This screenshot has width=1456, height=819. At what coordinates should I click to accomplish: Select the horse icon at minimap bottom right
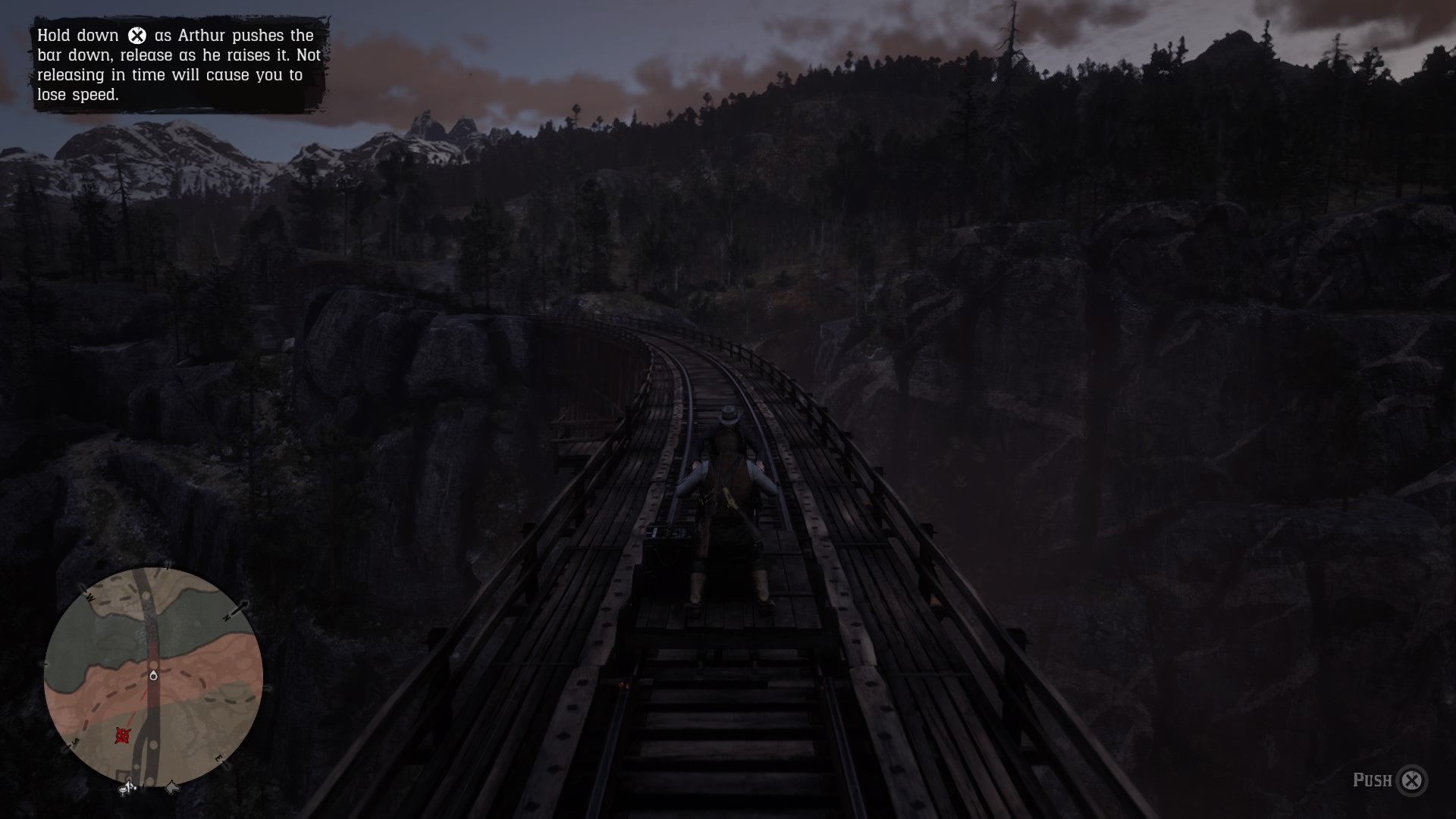click(172, 786)
